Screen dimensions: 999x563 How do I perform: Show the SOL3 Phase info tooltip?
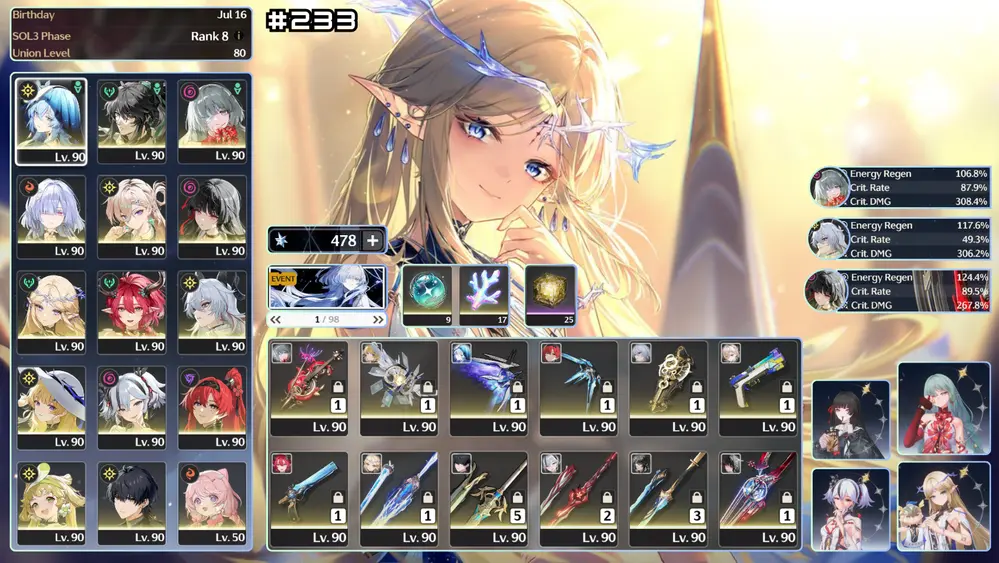tap(238, 36)
